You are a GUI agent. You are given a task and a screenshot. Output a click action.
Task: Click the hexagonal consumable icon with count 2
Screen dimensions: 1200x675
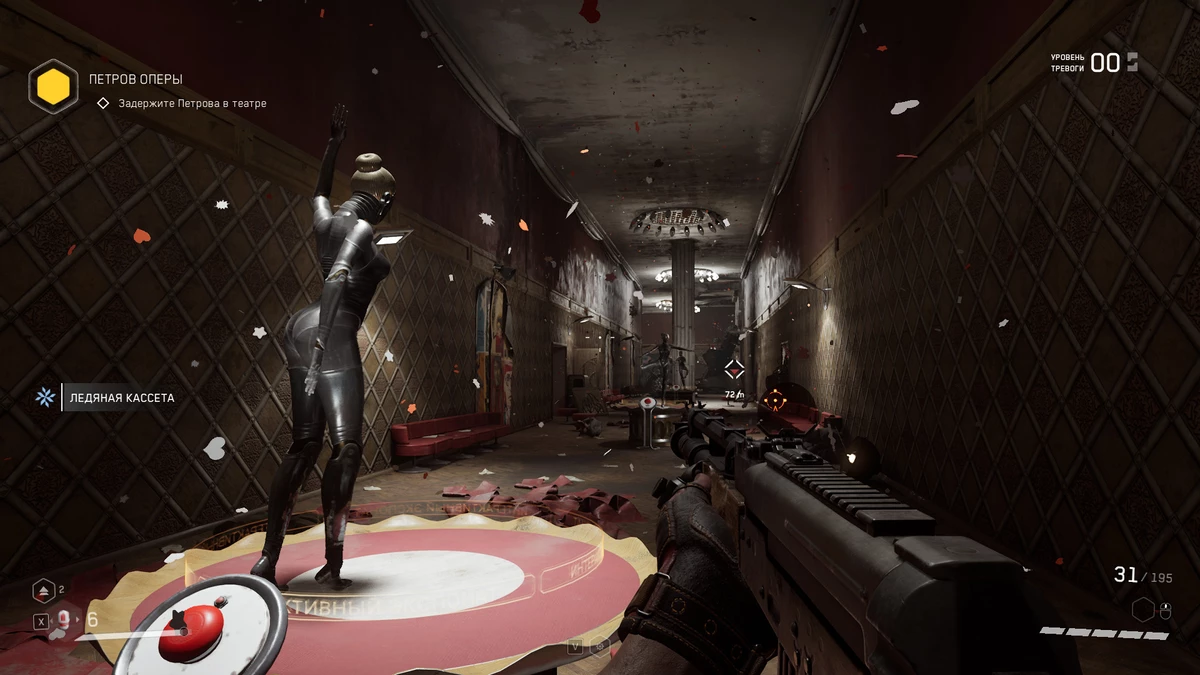coord(44,591)
